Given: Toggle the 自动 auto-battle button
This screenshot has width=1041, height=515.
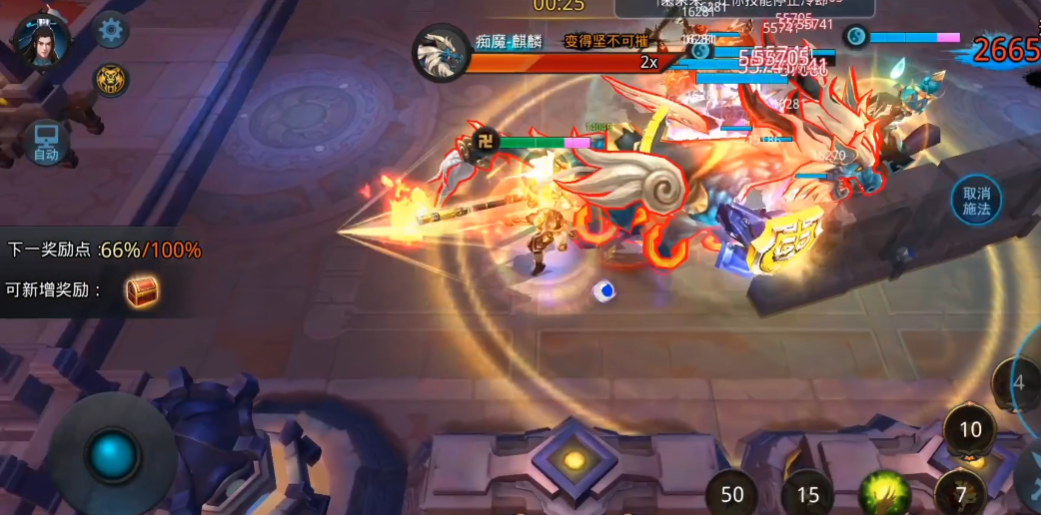Looking at the screenshot, I should coord(46,143).
